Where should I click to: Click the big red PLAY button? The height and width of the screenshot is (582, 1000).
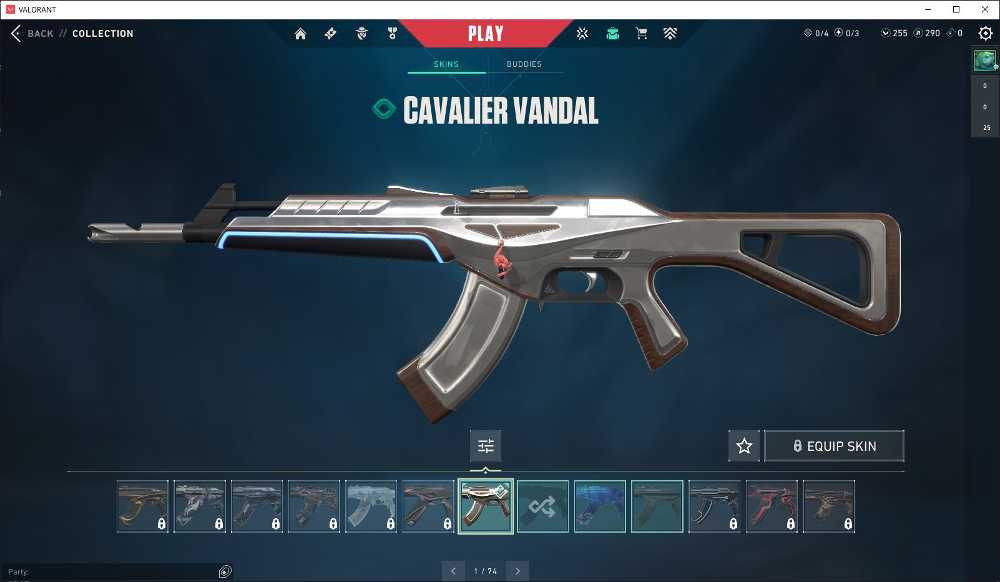pyautogui.click(x=485, y=33)
